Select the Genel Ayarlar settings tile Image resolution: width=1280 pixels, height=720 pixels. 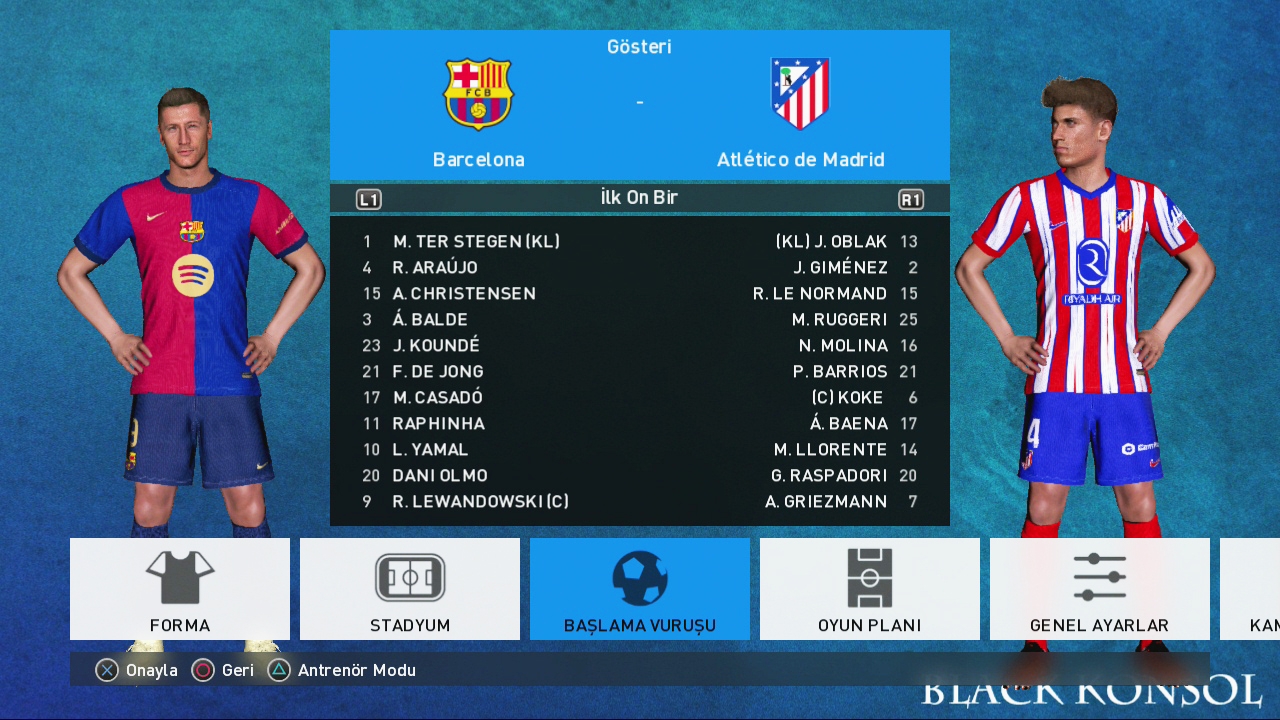[1099, 589]
